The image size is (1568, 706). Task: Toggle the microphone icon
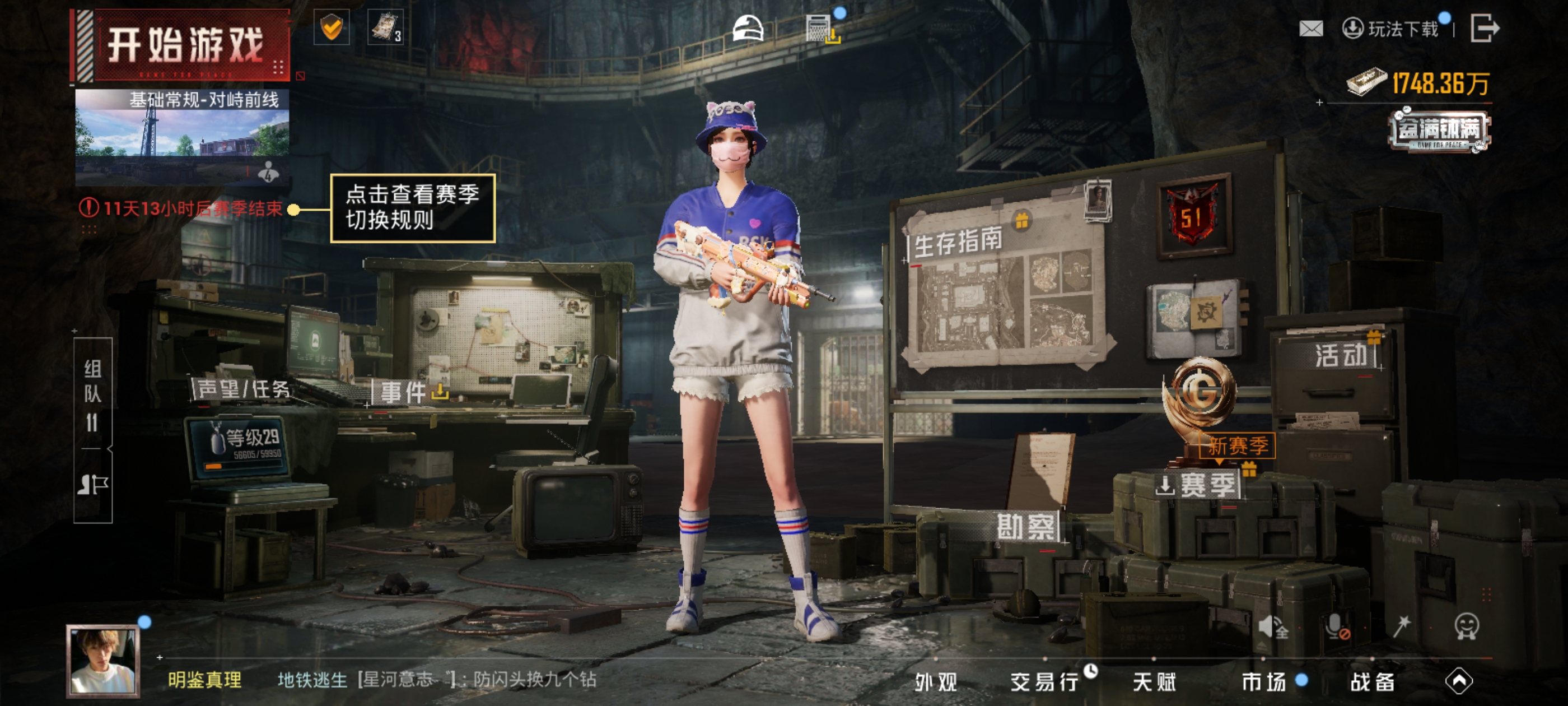point(1336,626)
